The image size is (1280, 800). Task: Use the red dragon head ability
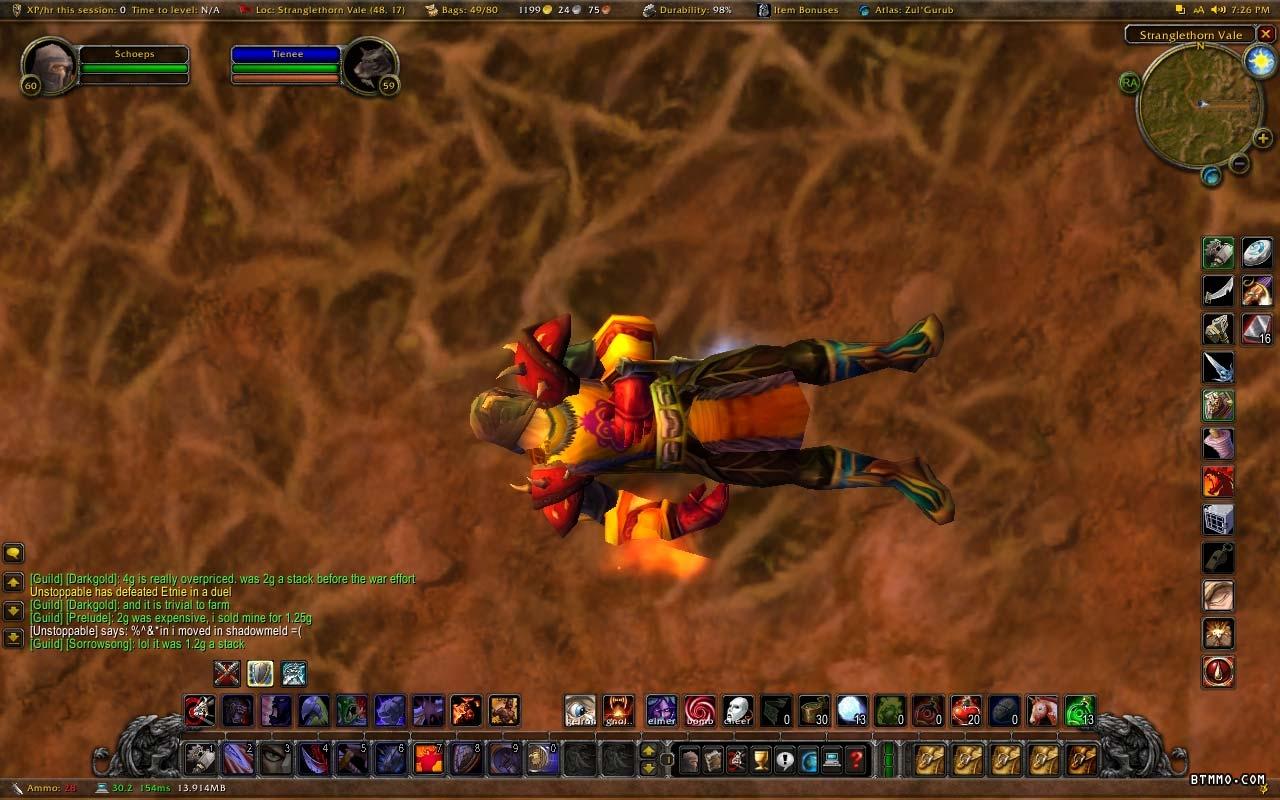[1218, 481]
